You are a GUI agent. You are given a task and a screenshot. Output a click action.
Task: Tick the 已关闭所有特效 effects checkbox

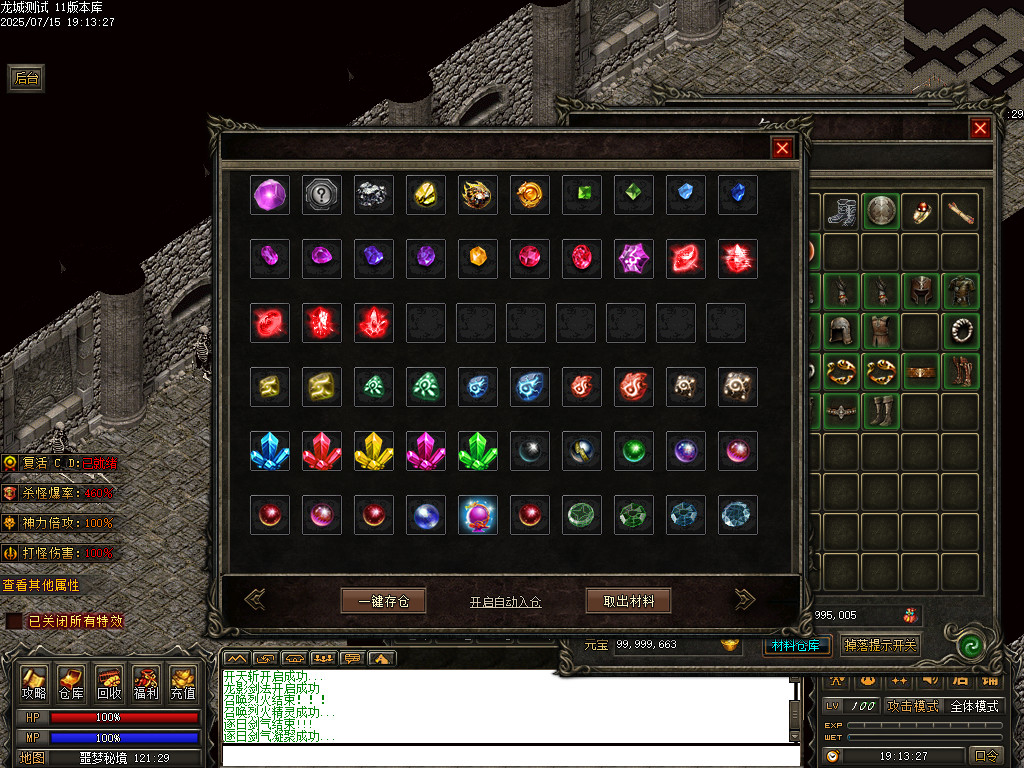pos(14,621)
